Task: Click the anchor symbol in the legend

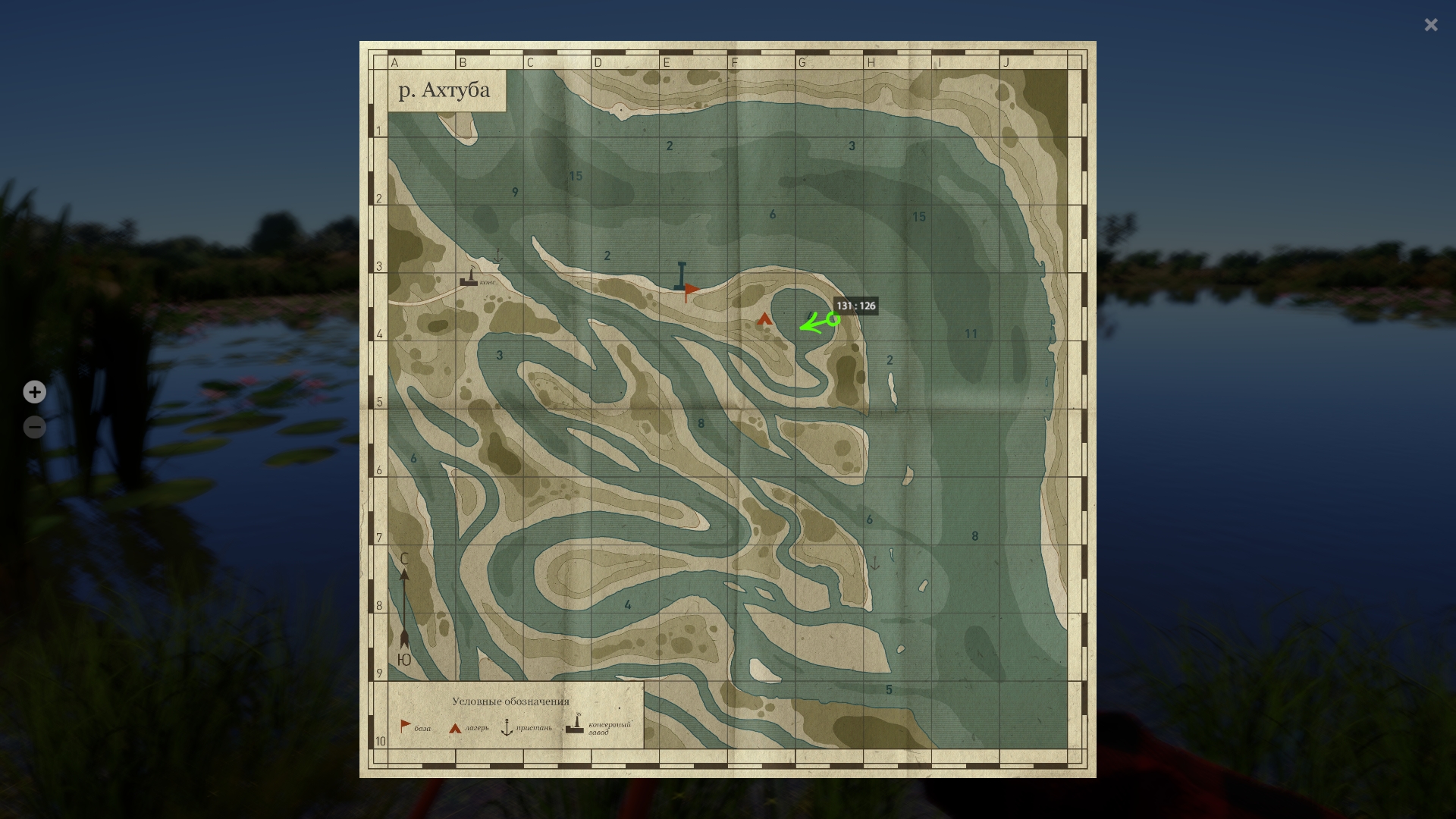Action: (x=507, y=728)
